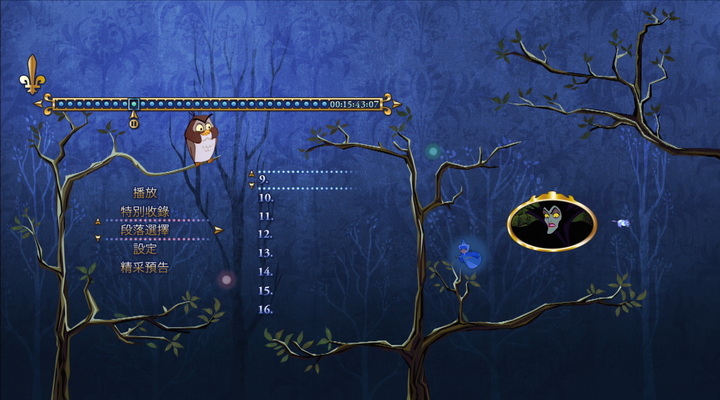Choose chapter 11 from the list
This screenshot has width=720, height=400.
click(266, 215)
